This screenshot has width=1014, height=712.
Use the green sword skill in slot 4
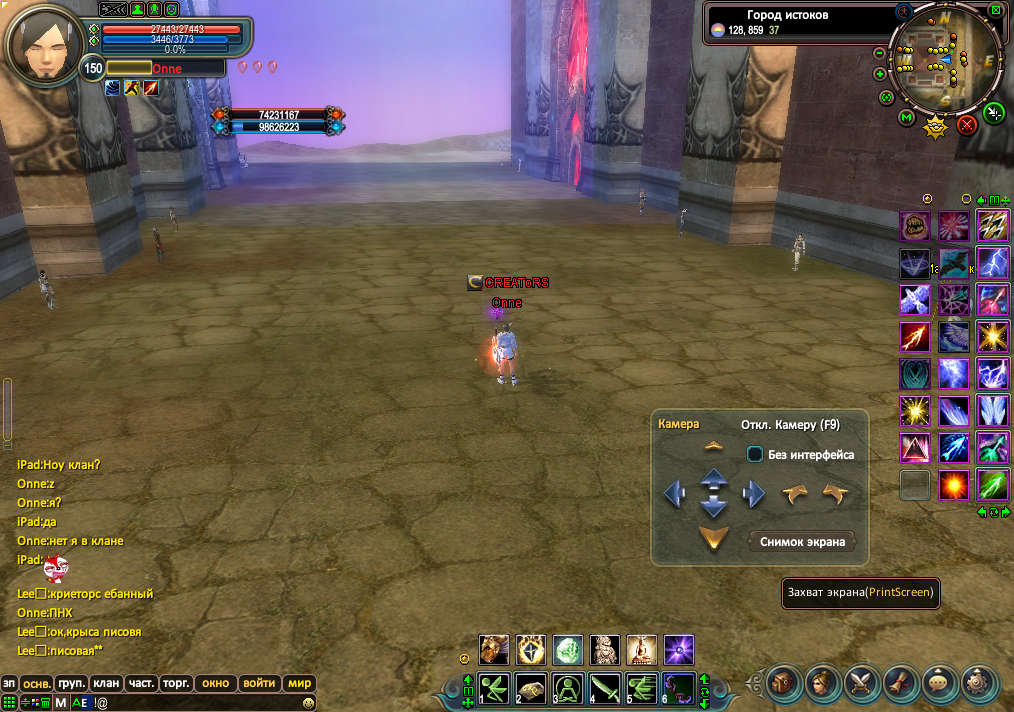click(x=606, y=689)
